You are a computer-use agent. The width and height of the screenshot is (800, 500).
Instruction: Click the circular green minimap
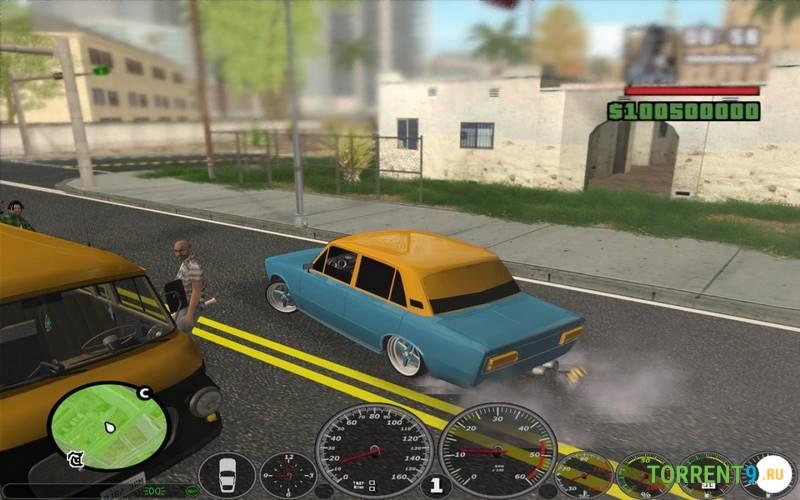coord(108,426)
